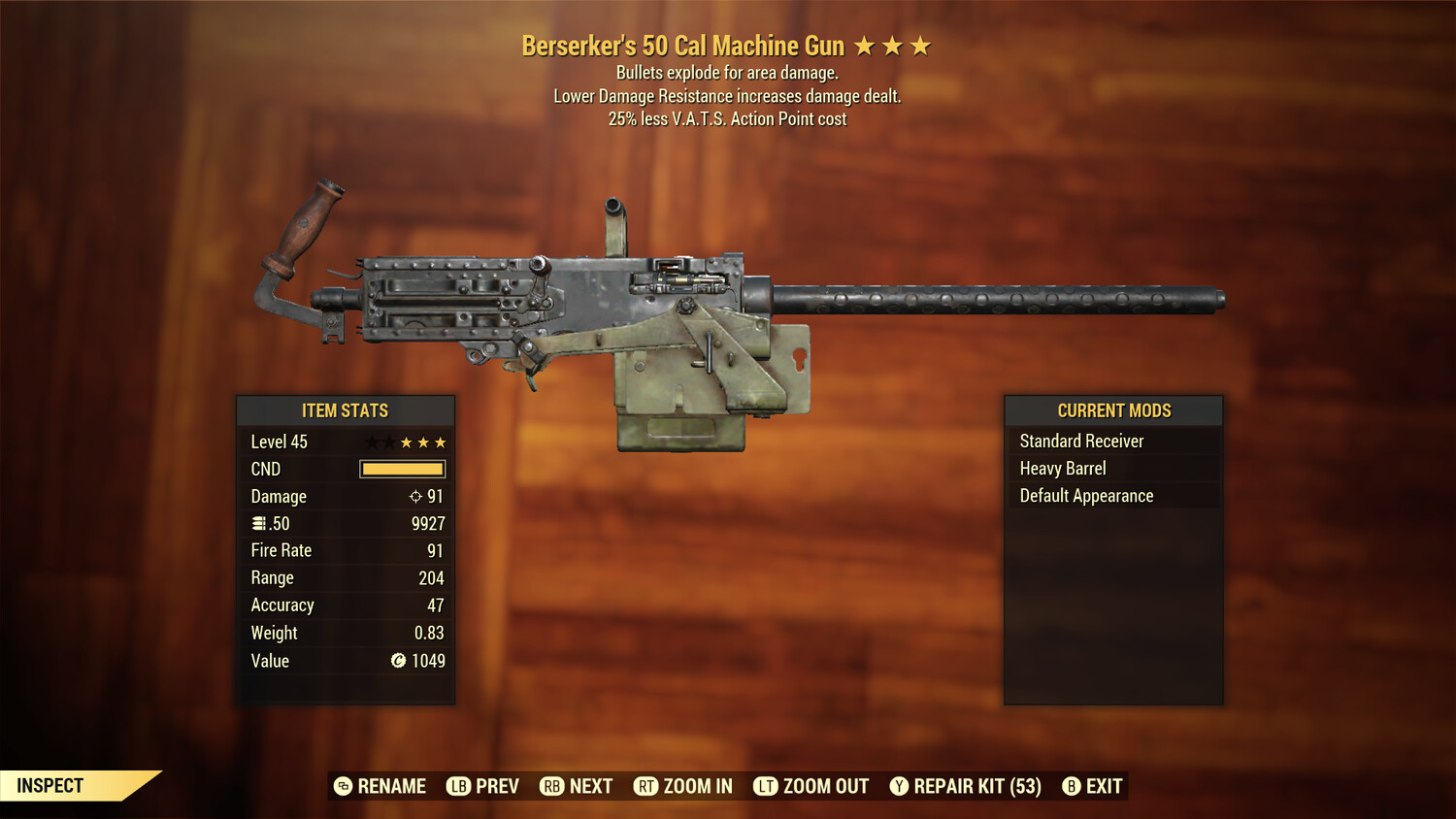Image resolution: width=1456 pixels, height=819 pixels.
Task: Select Heavy Barrel mod entry
Action: [x=1062, y=468]
